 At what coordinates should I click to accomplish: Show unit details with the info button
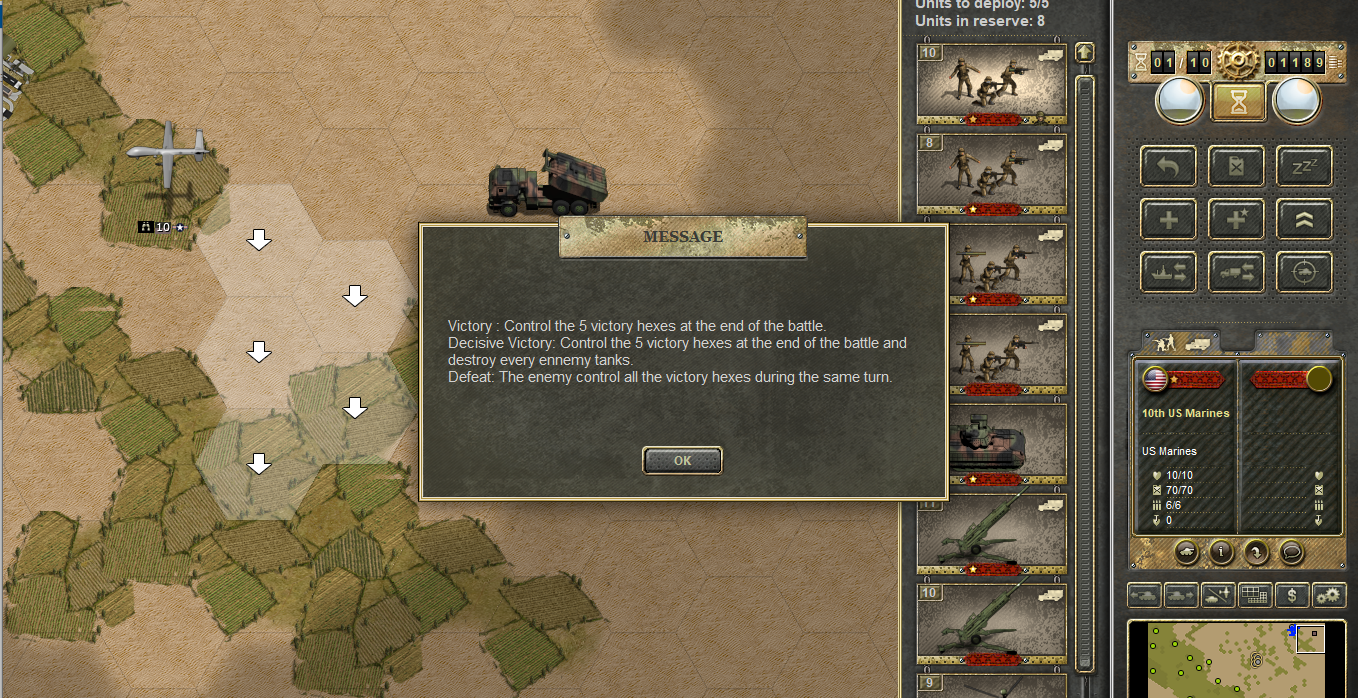coord(1220,550)
